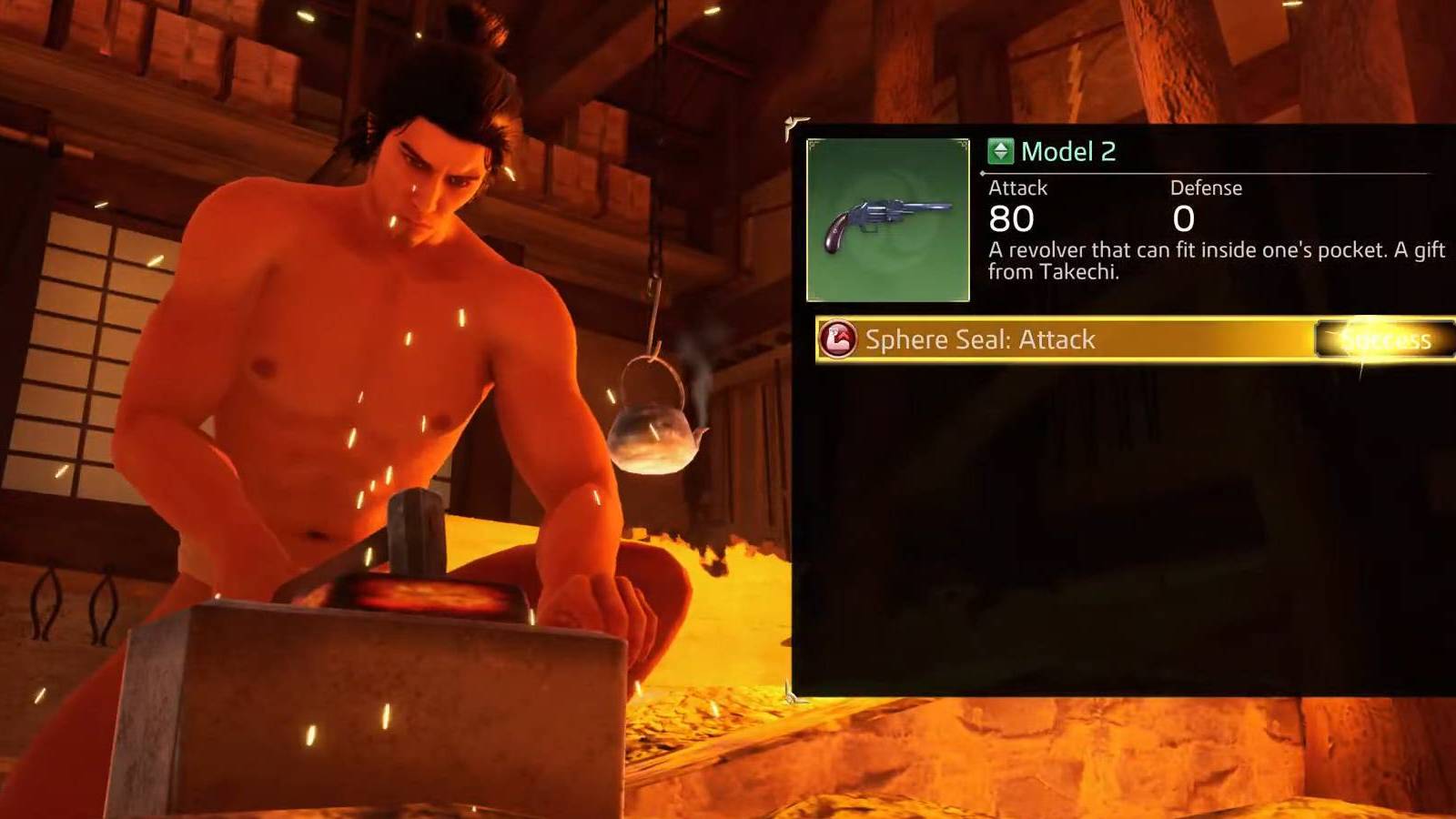Click the green up/down cycle icon beside Model 2
This screenshot has width=1456, height=819.
click(x=1001, y=152)
